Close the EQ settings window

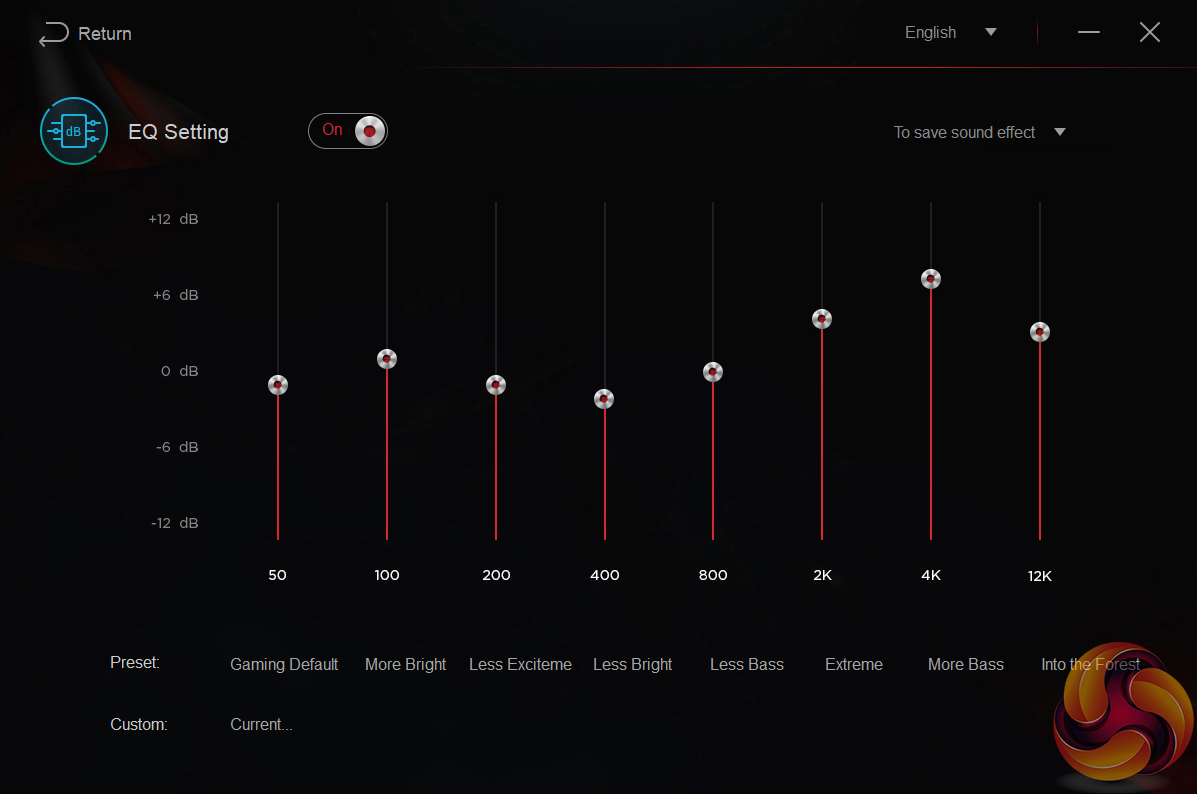(x=1149, y=33)
